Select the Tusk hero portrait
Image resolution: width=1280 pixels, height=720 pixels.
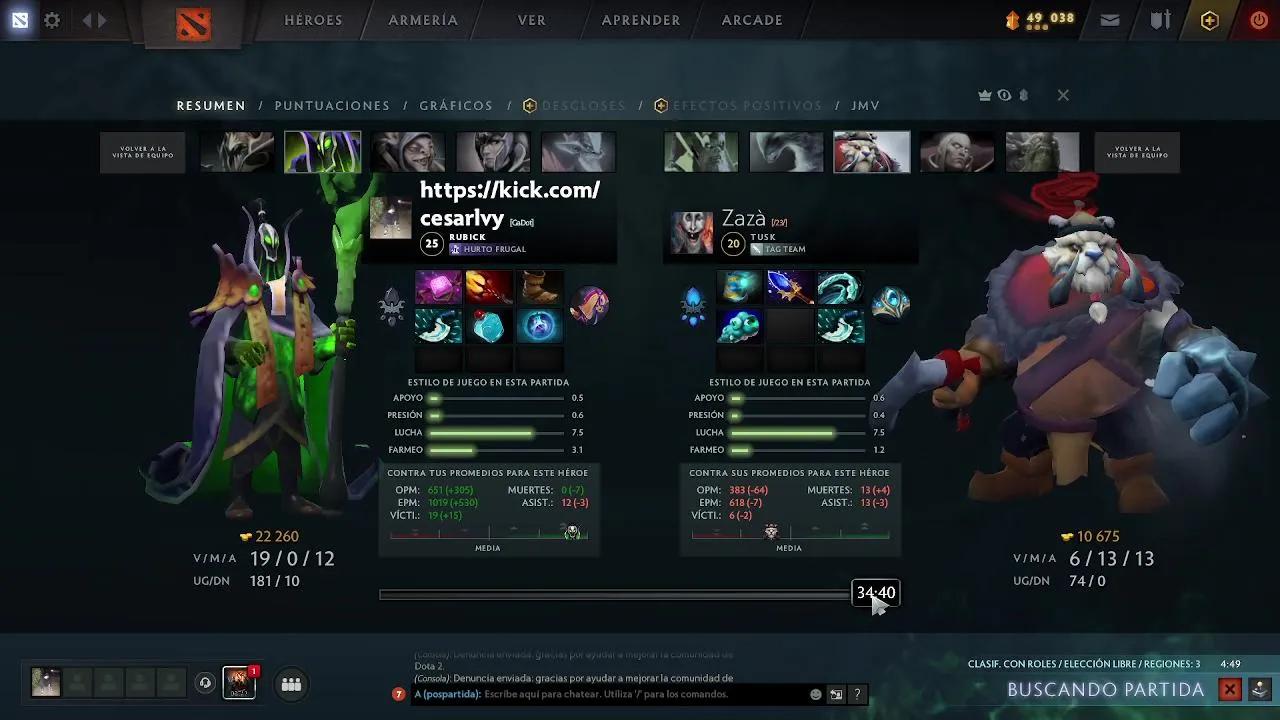872,153
